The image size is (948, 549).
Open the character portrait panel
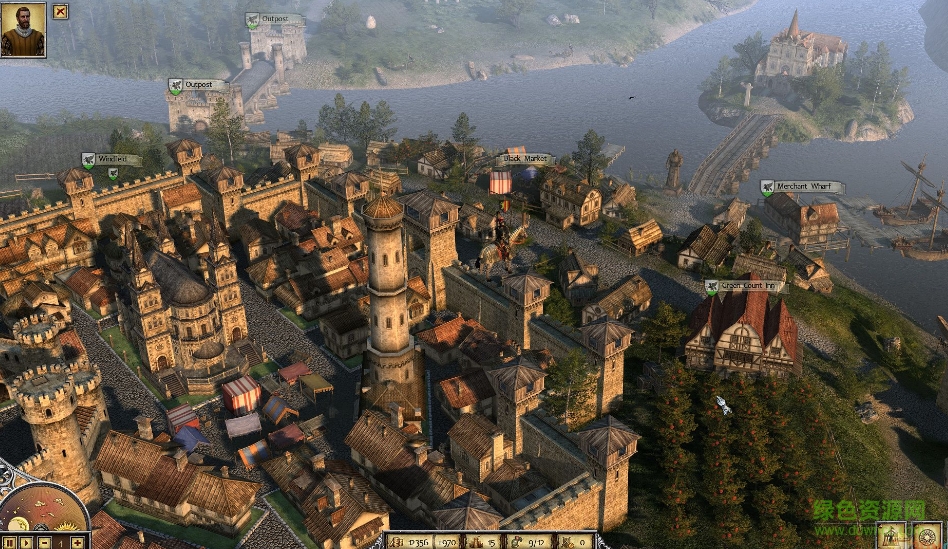tap(23, 29)
